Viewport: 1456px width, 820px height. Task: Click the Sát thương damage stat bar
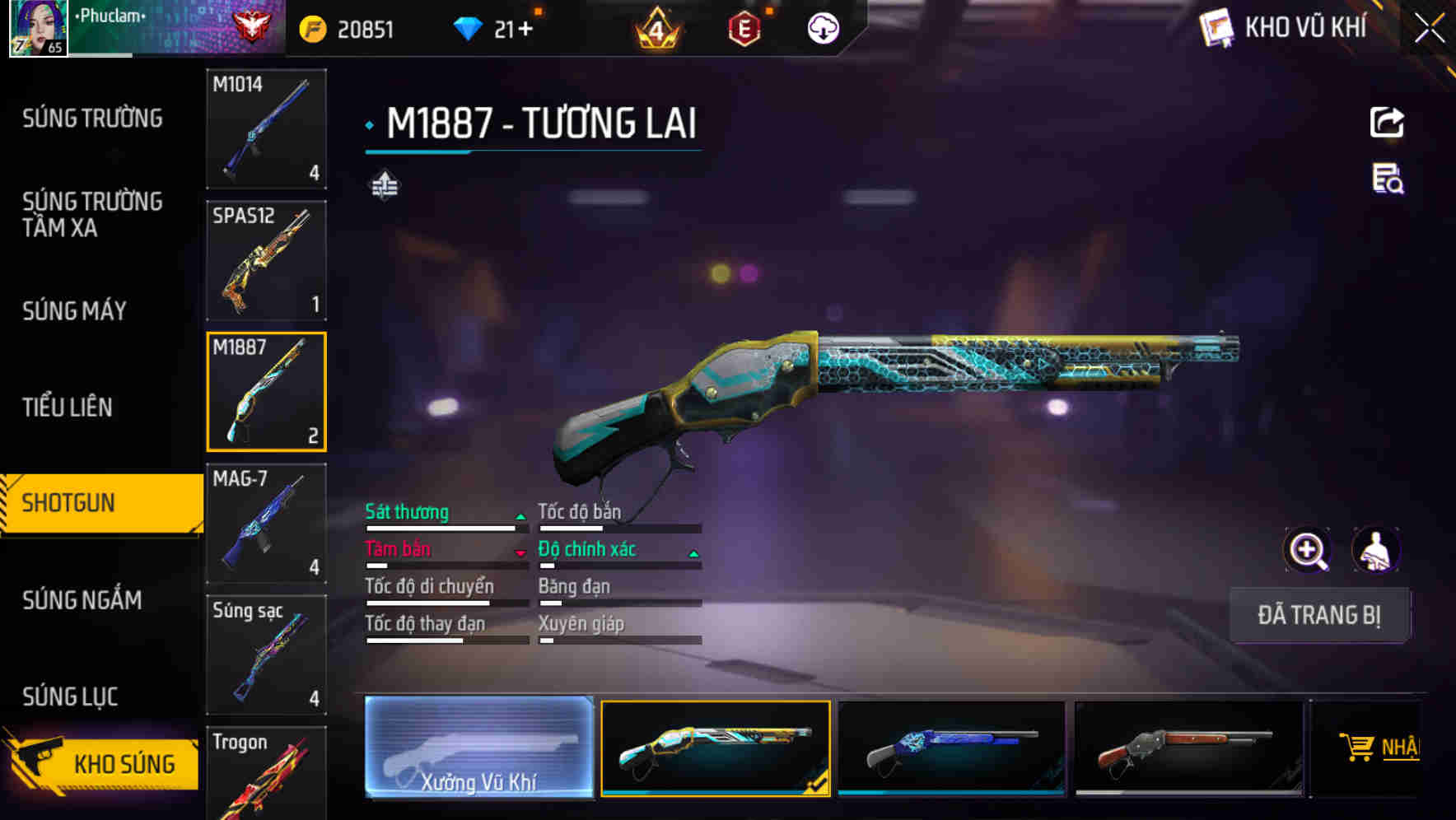[445, 522]
